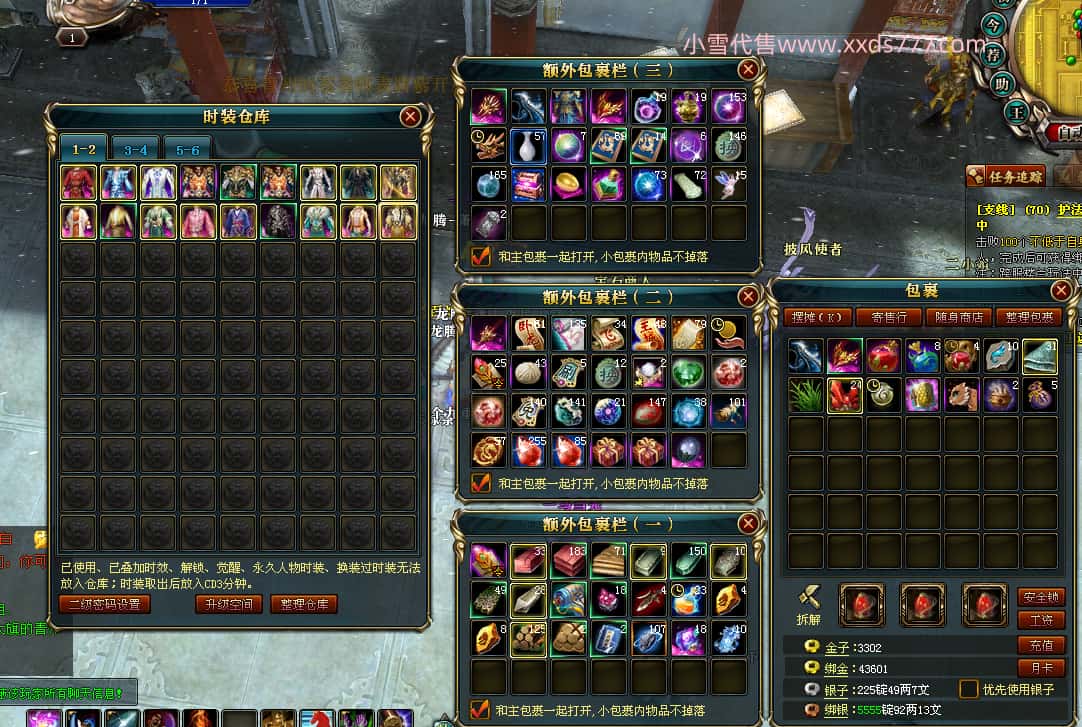1082x727 pixels.
Task: Switch to the 5-6 wardrobe tab
Action: [188, 149]
